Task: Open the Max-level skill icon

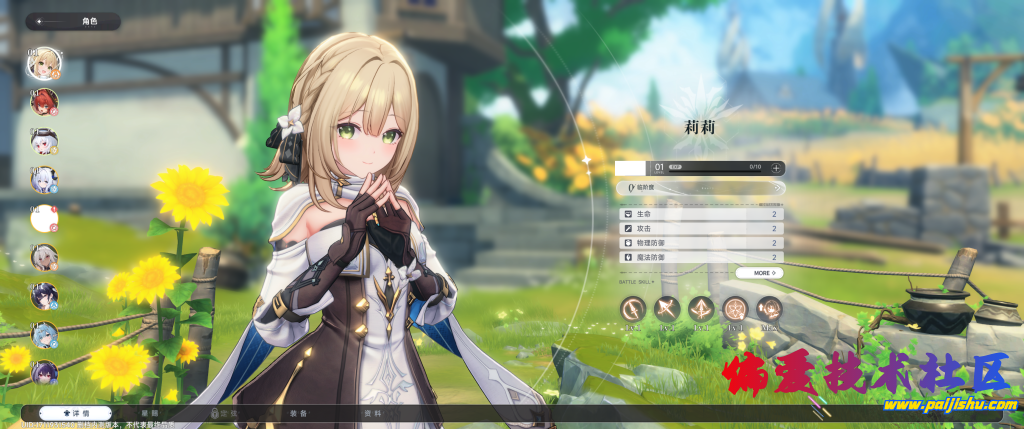Action: click(769, 309)
